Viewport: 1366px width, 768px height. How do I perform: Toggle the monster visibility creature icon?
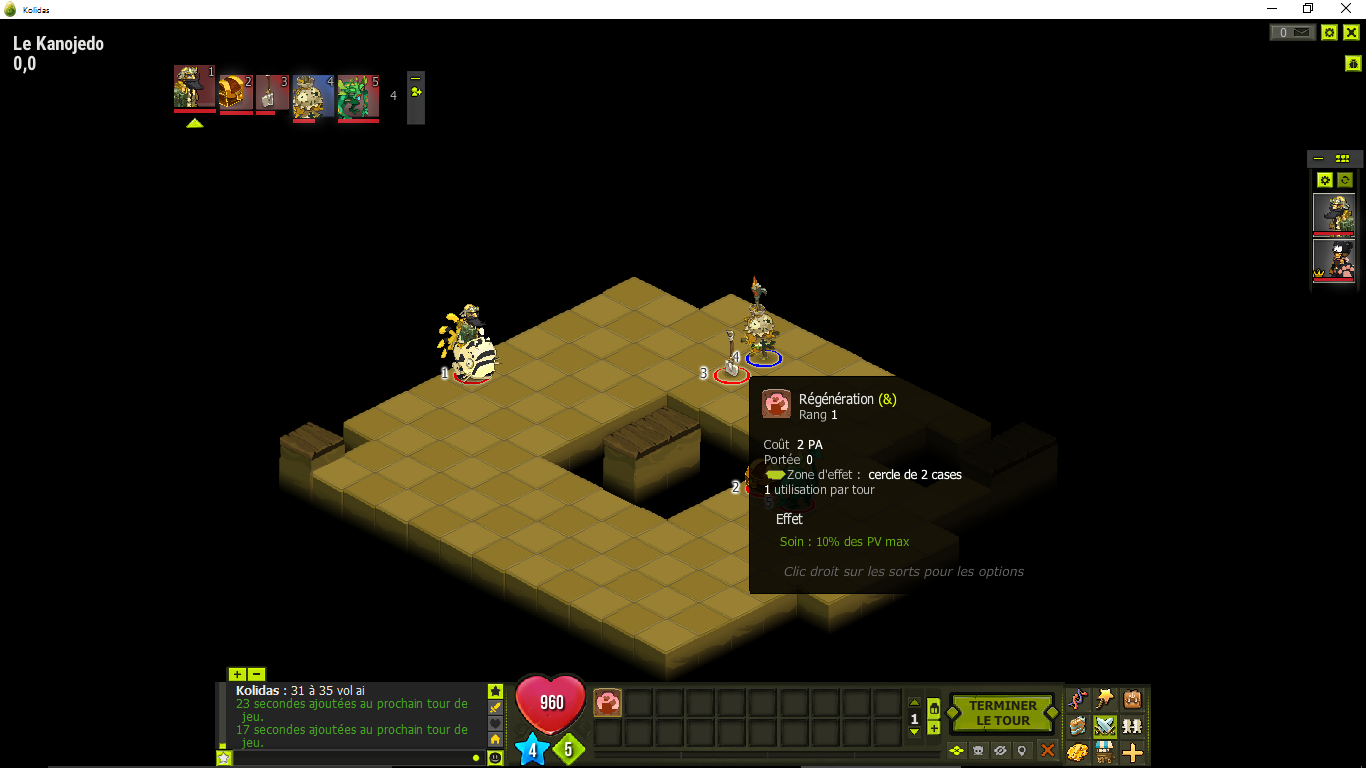978,750
